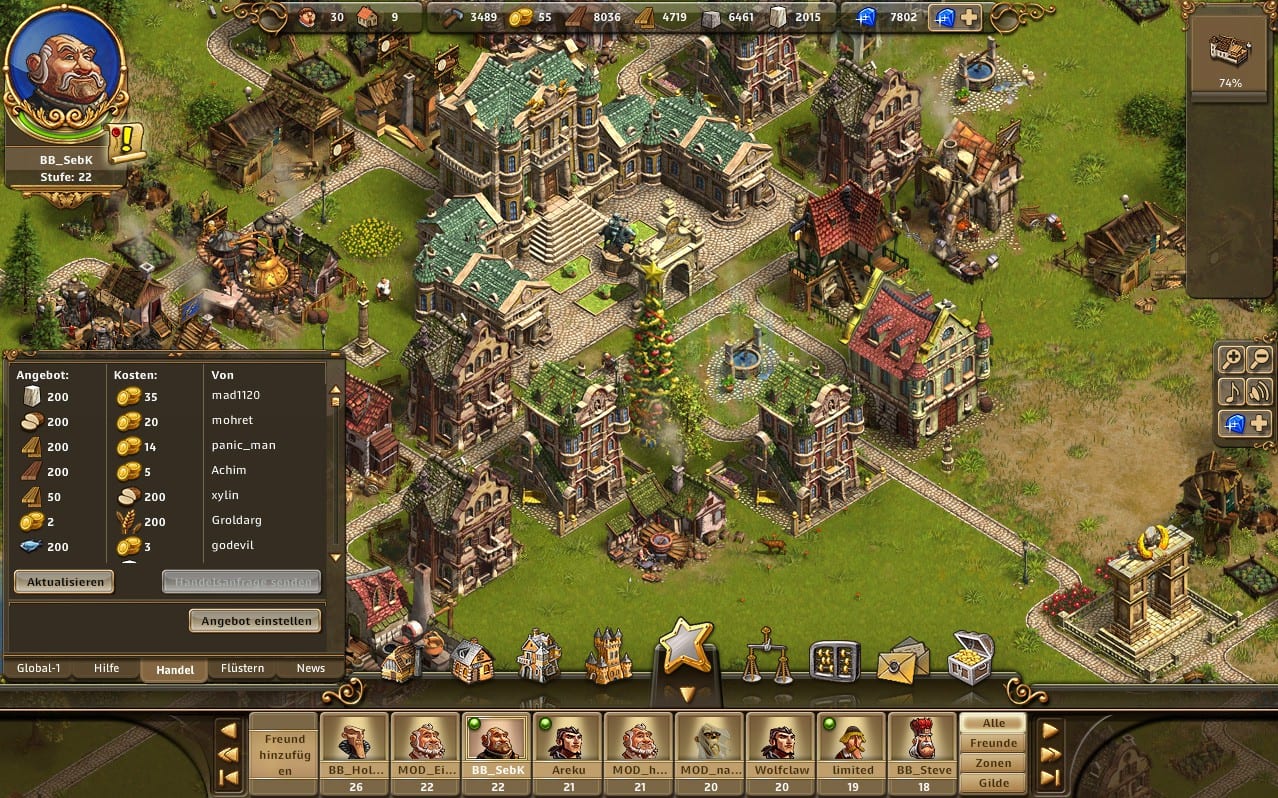Click the quest book exclamation icon
The width and height of the screenshot is (1278, 798).
tap(127, 143)
